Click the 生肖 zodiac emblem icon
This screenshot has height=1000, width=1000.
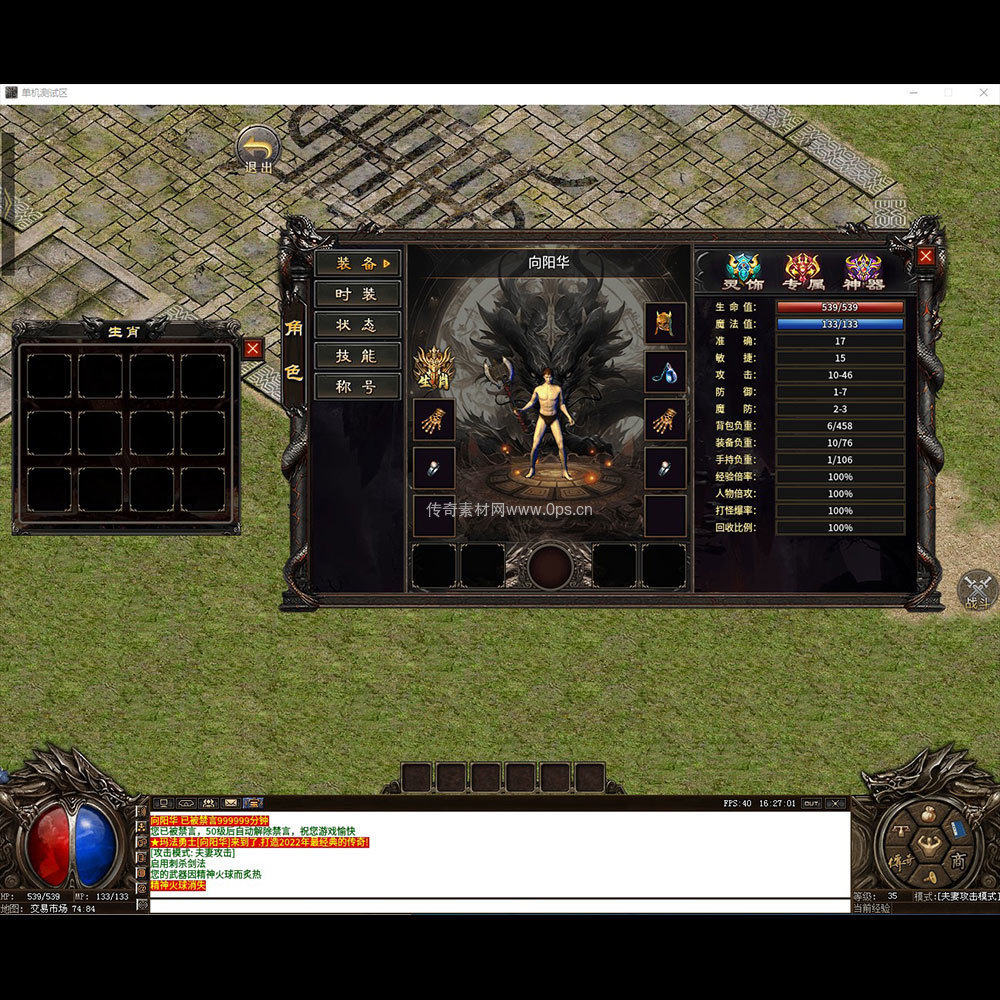tap(434, 368)
